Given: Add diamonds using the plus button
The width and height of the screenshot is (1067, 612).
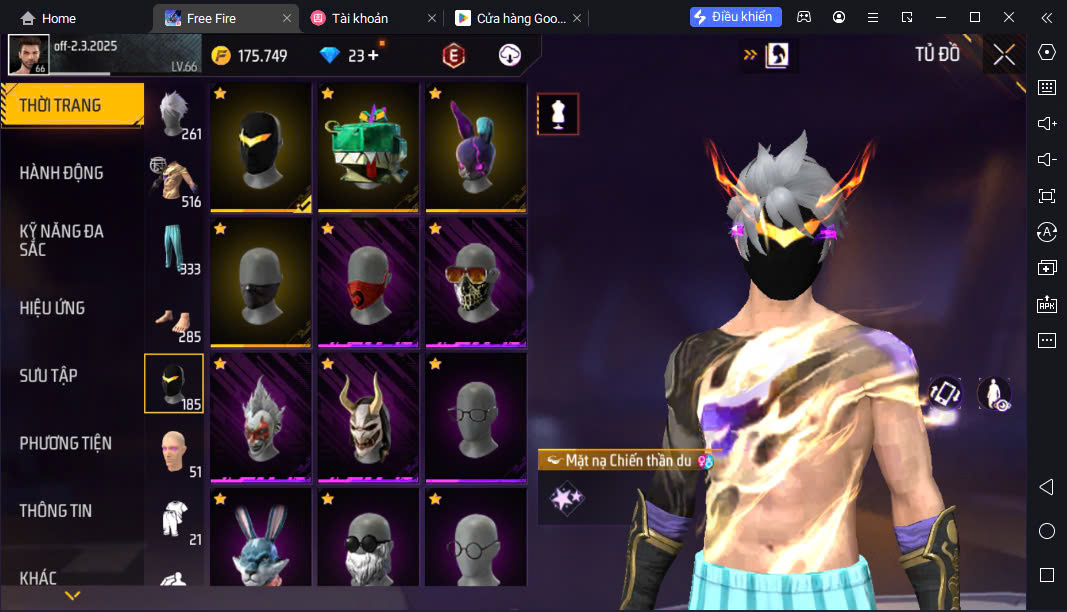Looking at the screenshot, I should click(374, 56).
